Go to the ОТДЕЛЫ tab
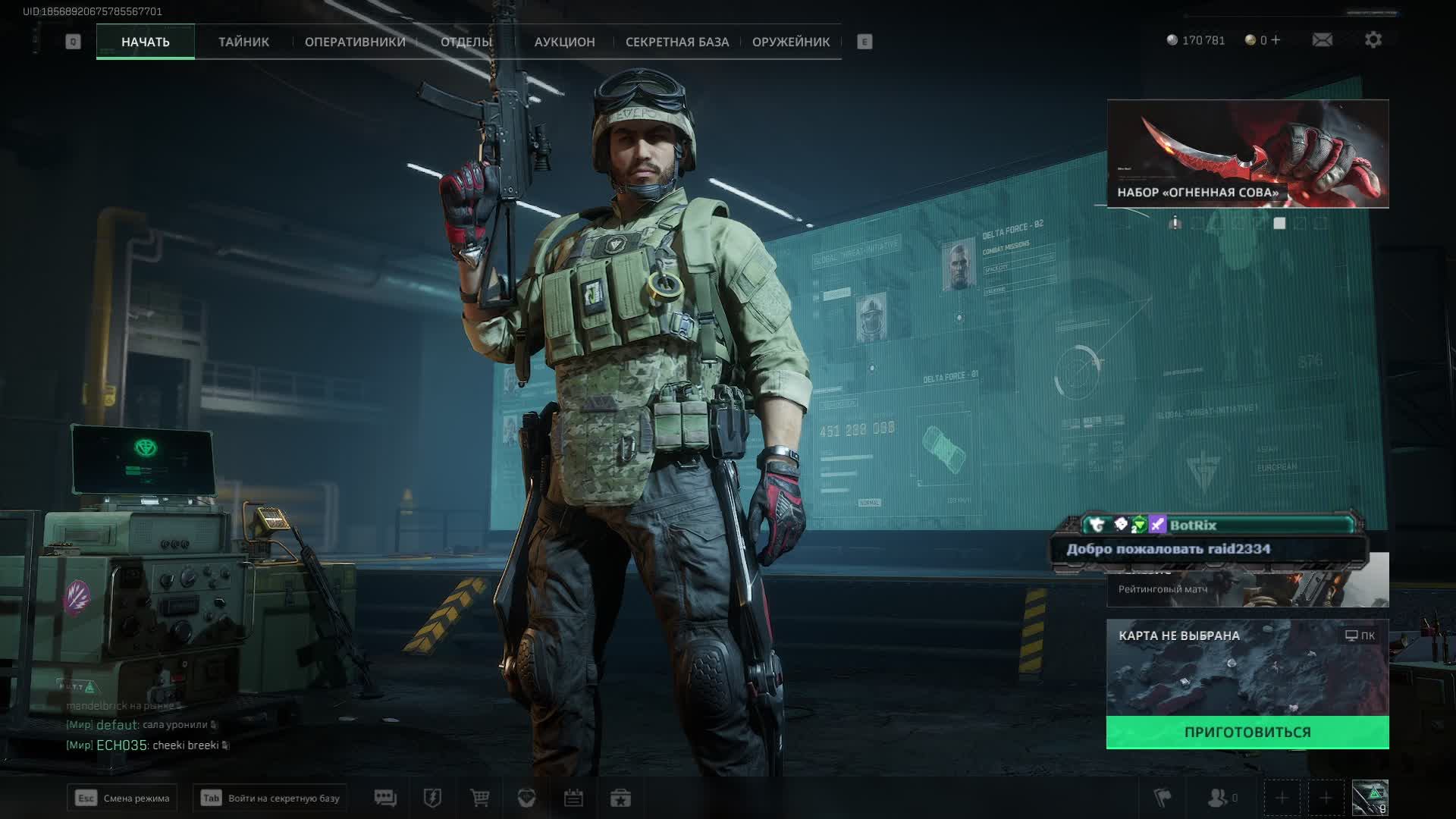 point(466,42)
